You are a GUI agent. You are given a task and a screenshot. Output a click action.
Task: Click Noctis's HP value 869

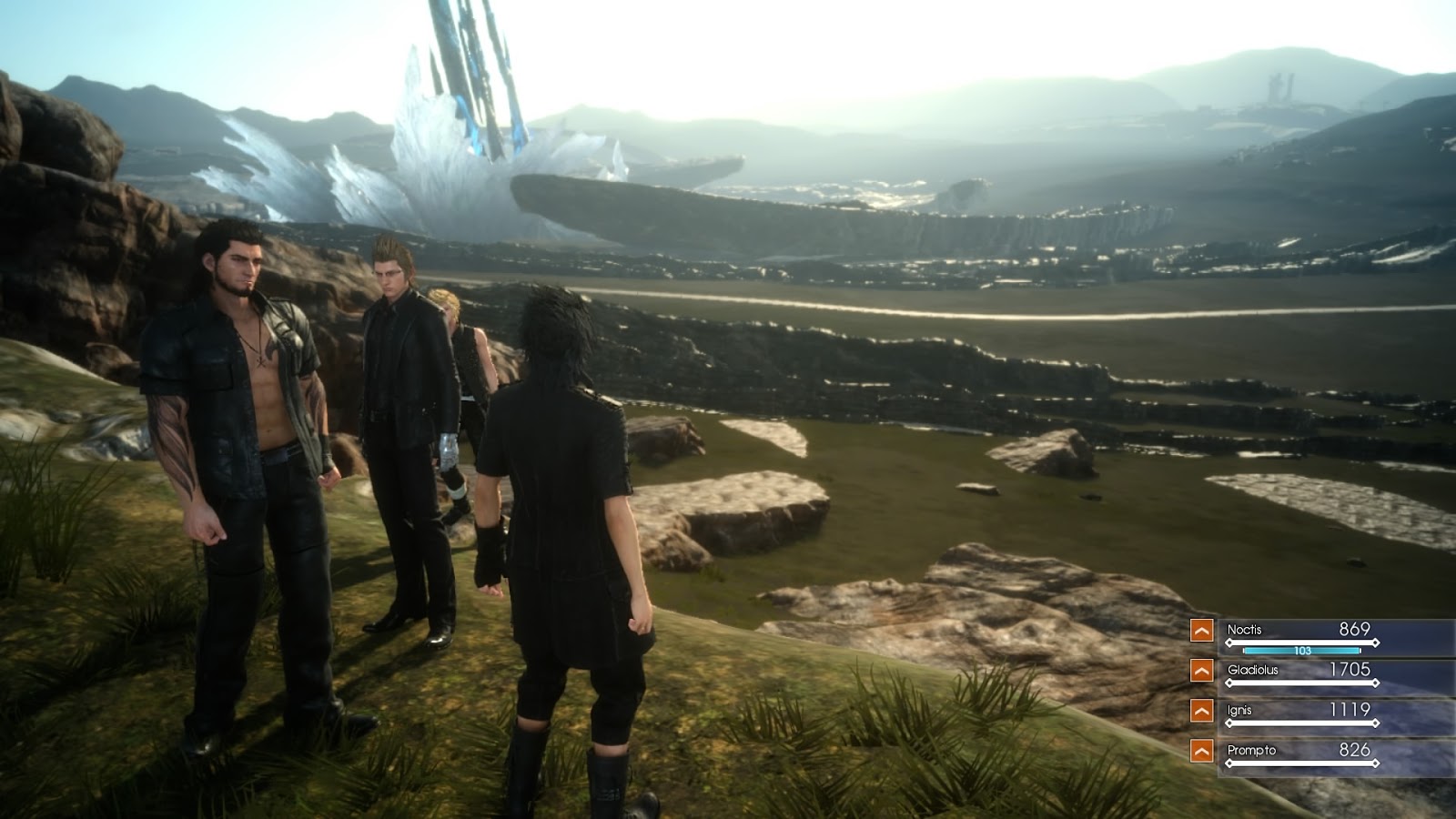point(1355,629)
